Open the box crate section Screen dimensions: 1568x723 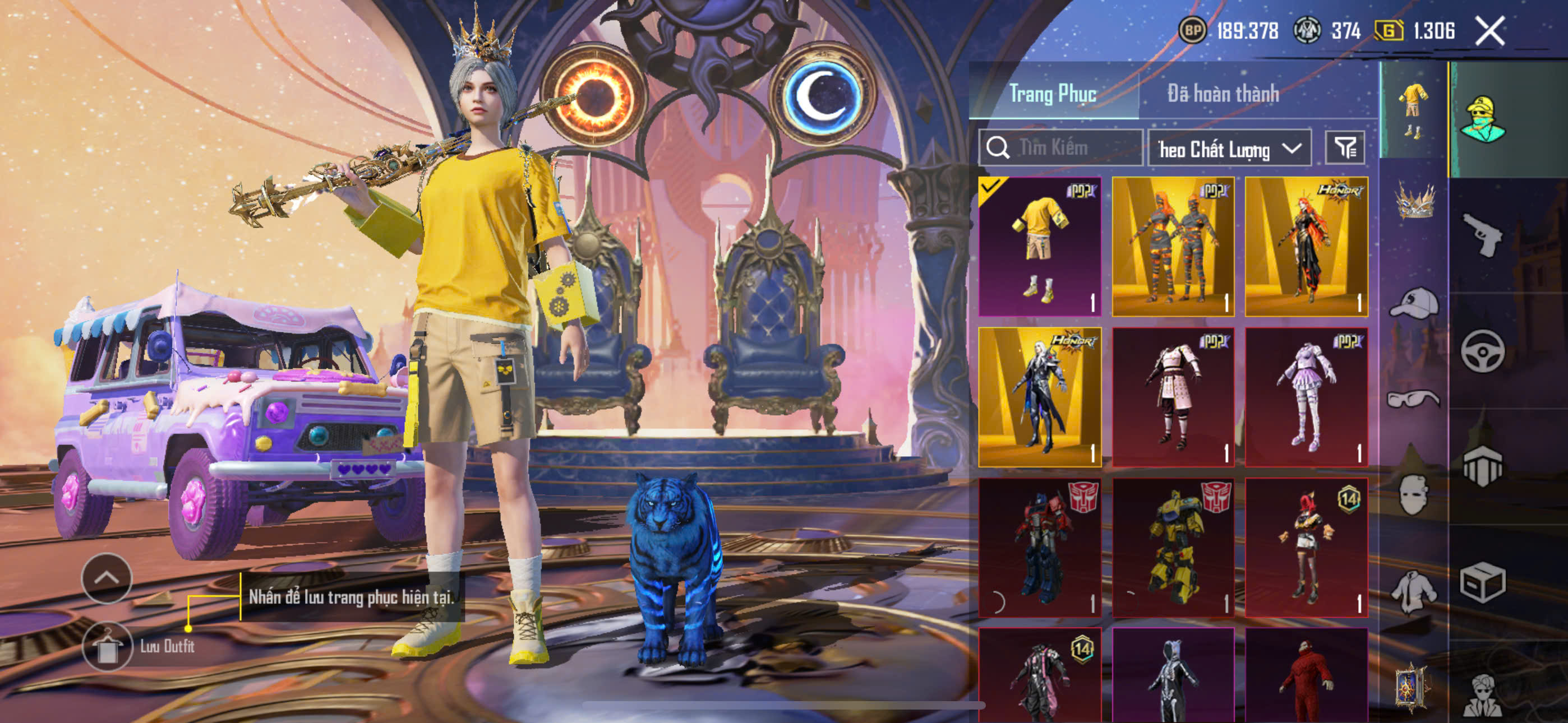tap(1482, 582)
